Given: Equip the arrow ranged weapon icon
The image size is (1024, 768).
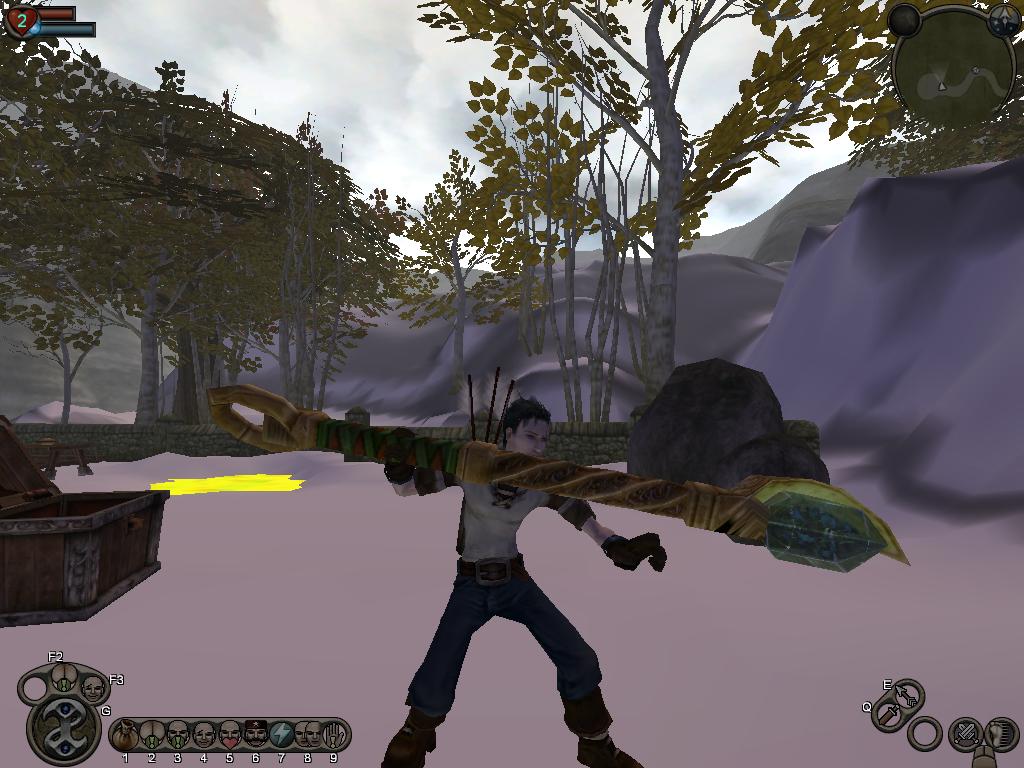Looking at the screenshot, I should pos(908,692).
